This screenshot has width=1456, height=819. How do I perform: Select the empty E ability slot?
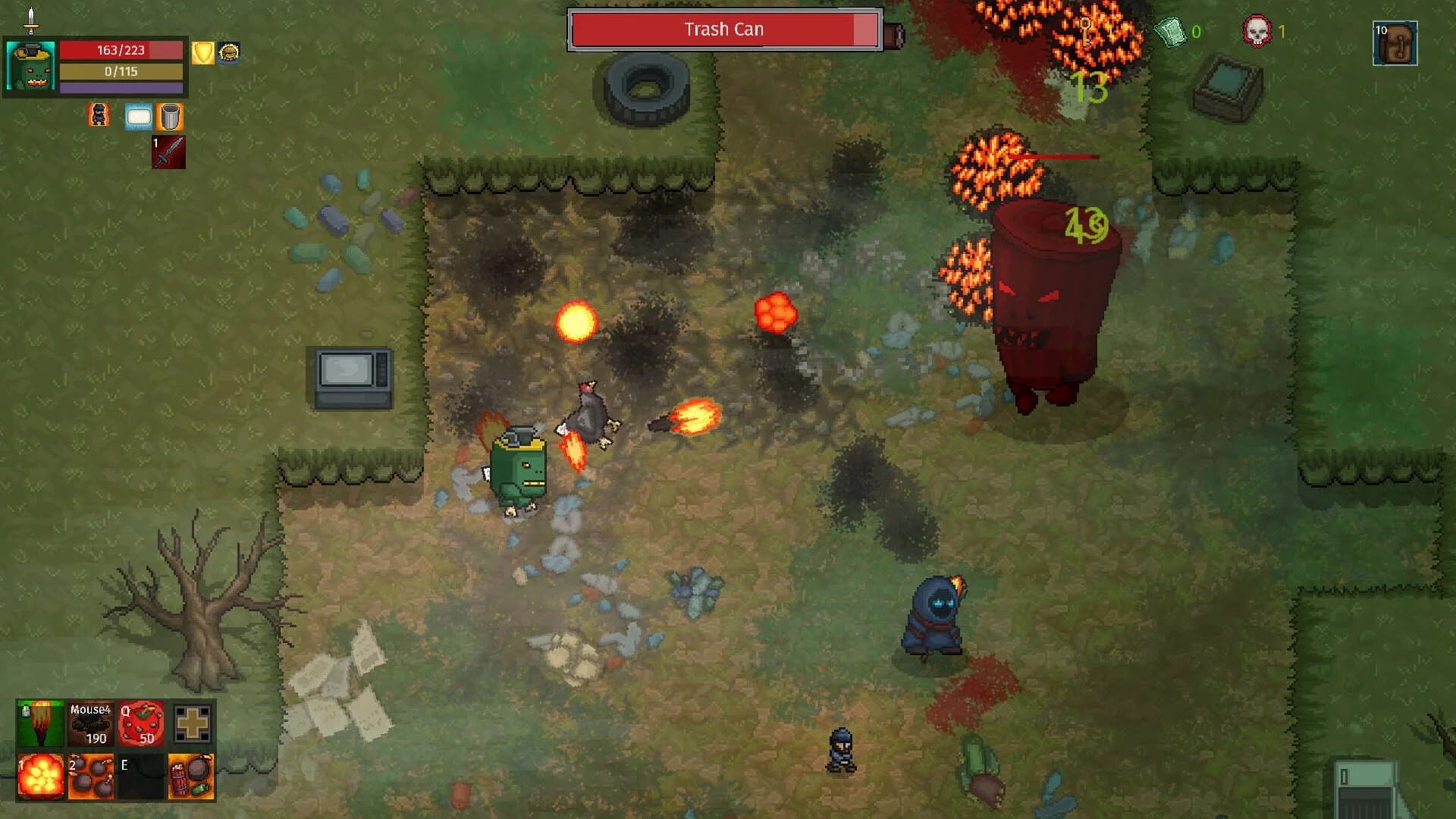click(141, 776)
